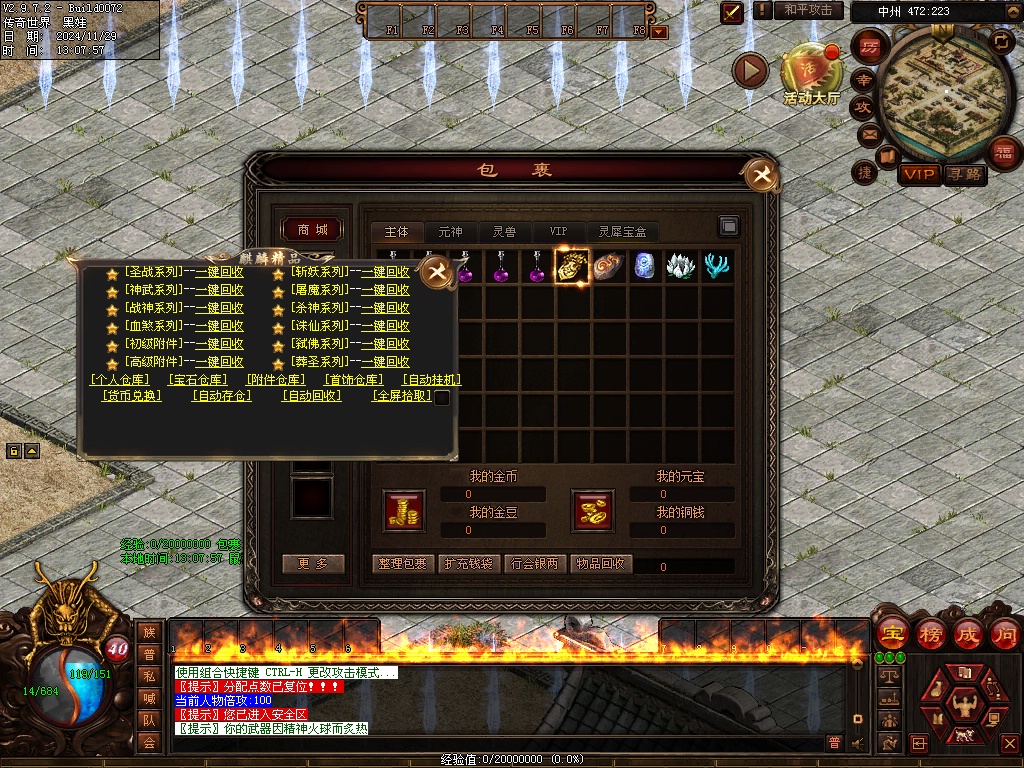Close the 麒麟精品 recycle panel
The height and width of the screenshot is (768, 1024).
[x=436, y=272]
